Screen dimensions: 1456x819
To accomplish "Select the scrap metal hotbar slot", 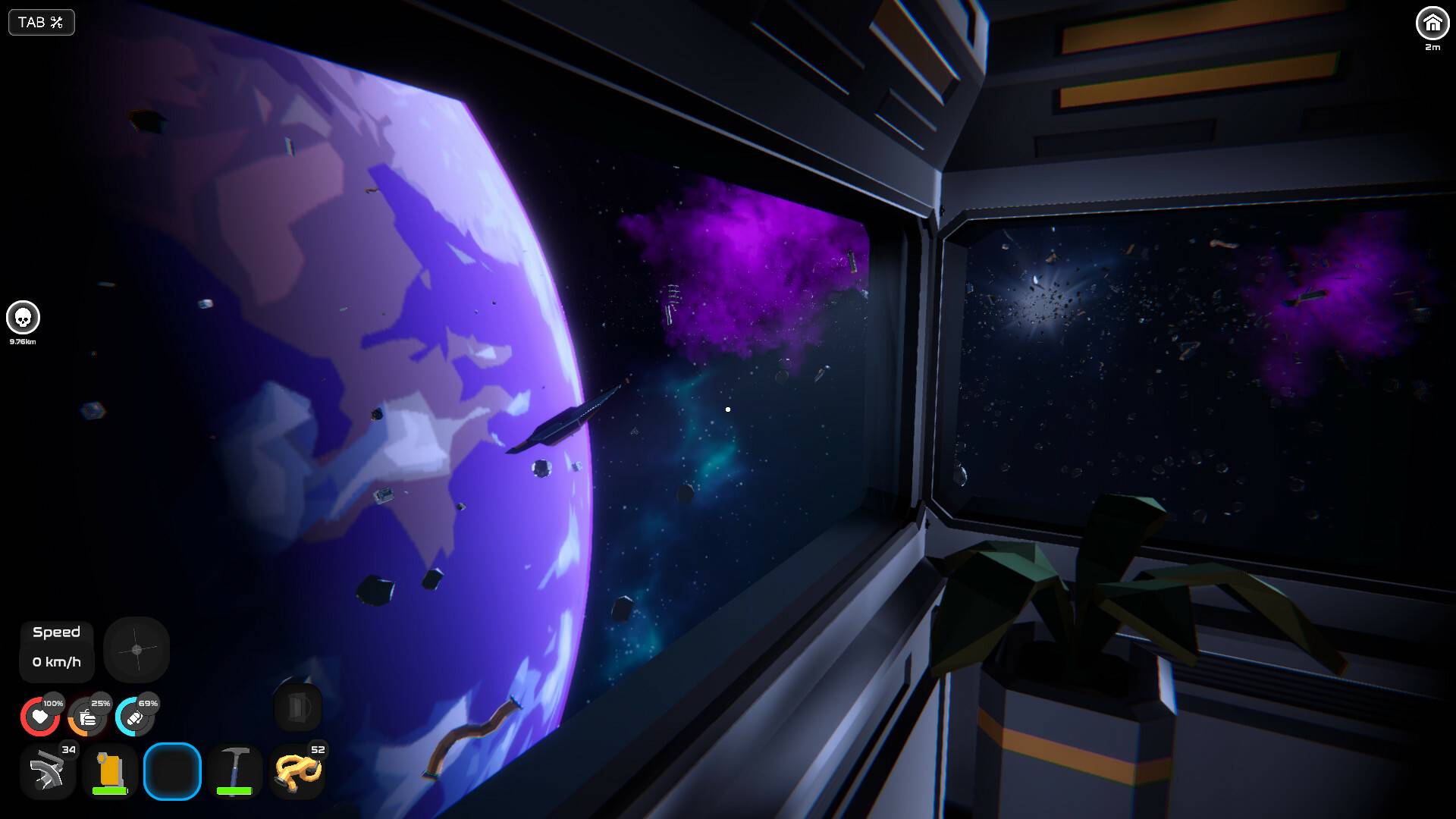I will 48,772.
